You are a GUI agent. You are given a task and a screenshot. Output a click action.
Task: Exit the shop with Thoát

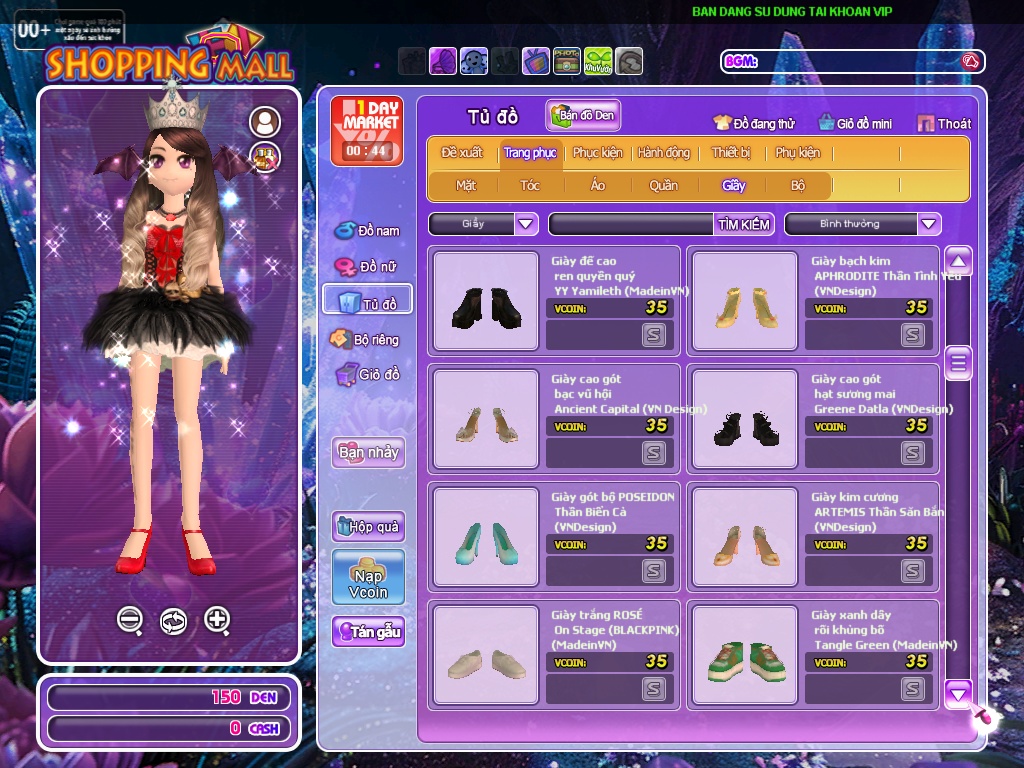944,123
